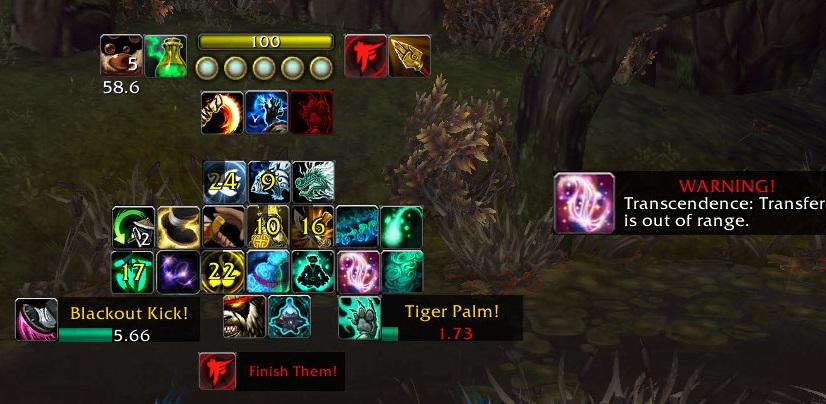
Task: Select the purple sparkle ability icon
Action: coord(178,271)
